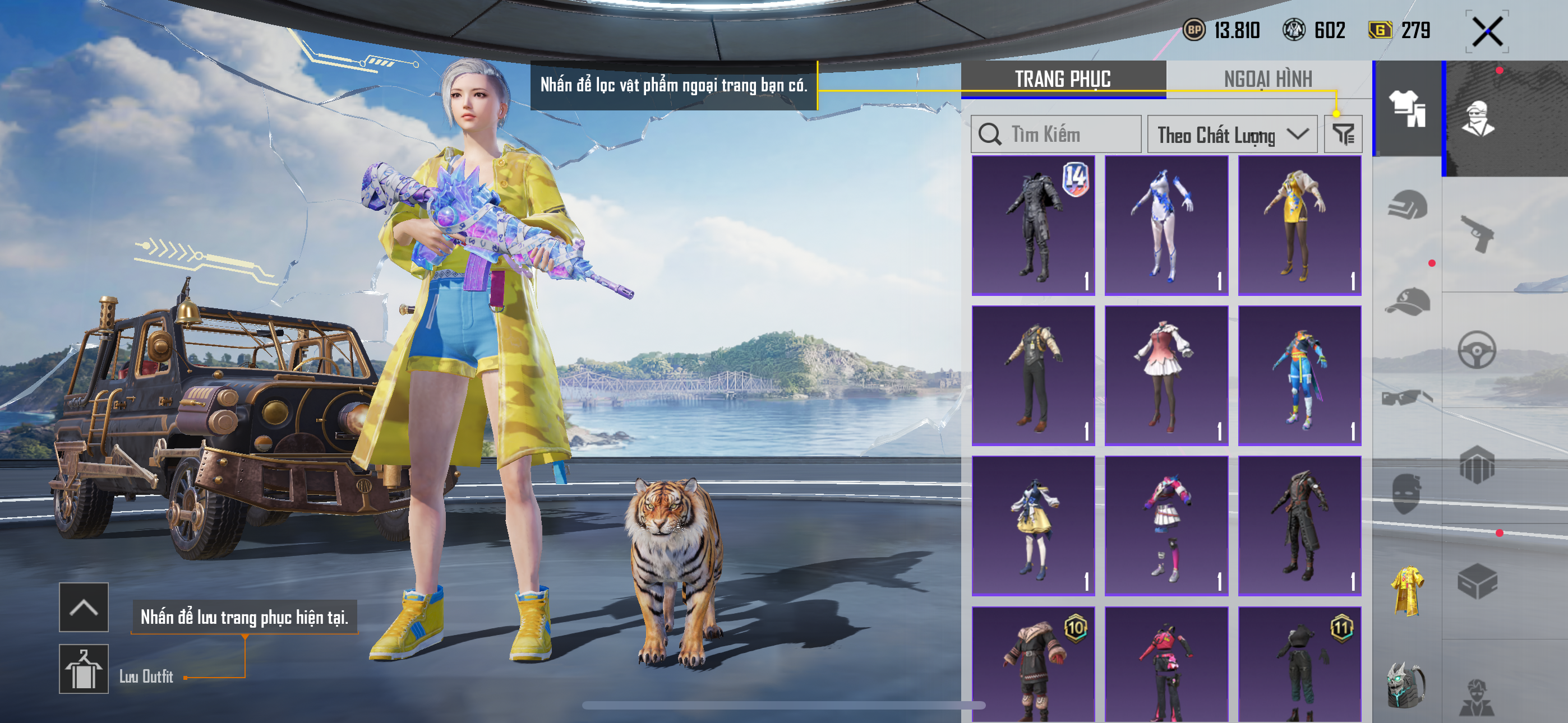1568x723 pixels.
Task: Open the helmet category
Action: 1406,205
